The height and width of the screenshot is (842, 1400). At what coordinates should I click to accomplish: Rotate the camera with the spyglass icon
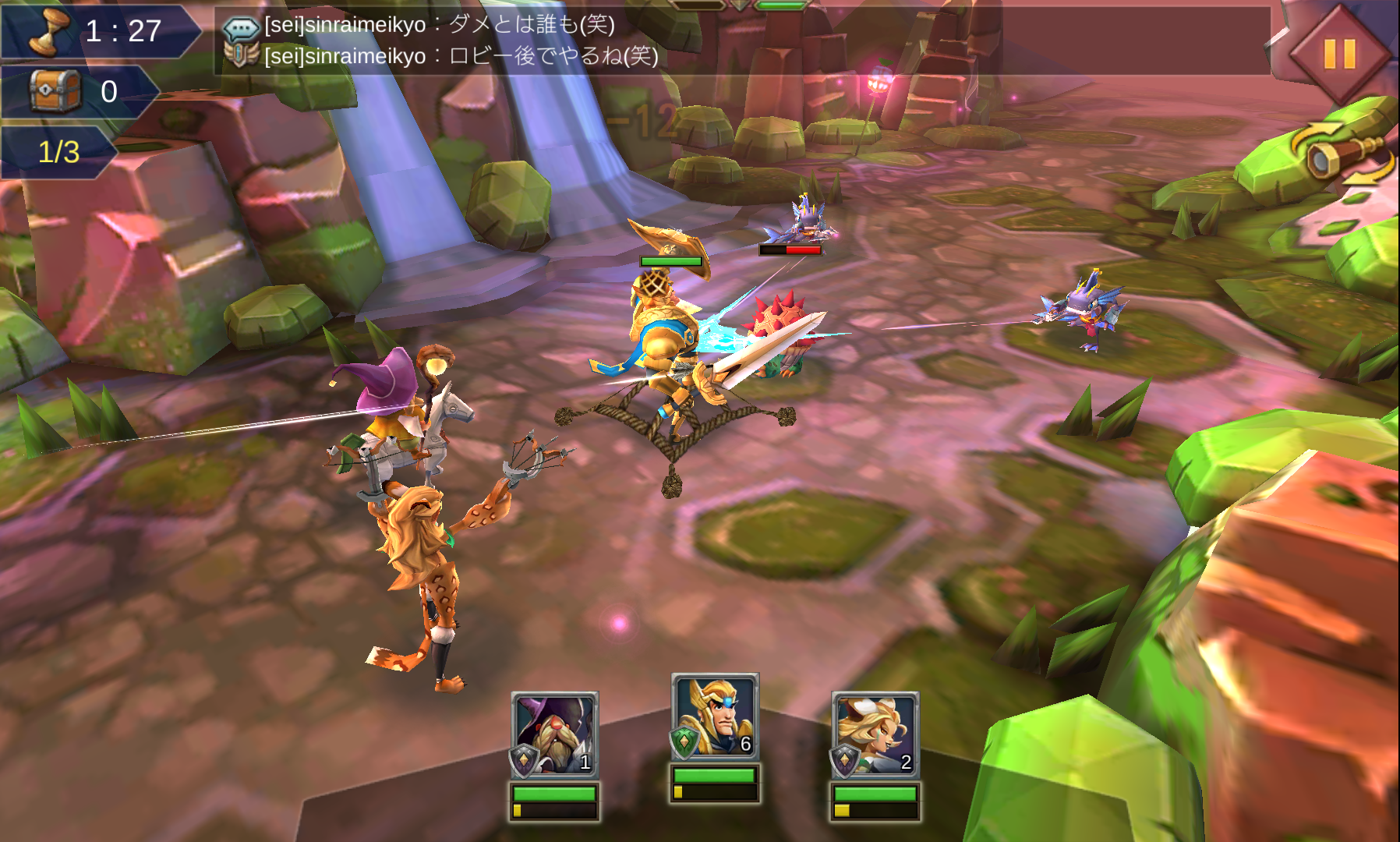pyautogui.click(x=1342, y=155)
